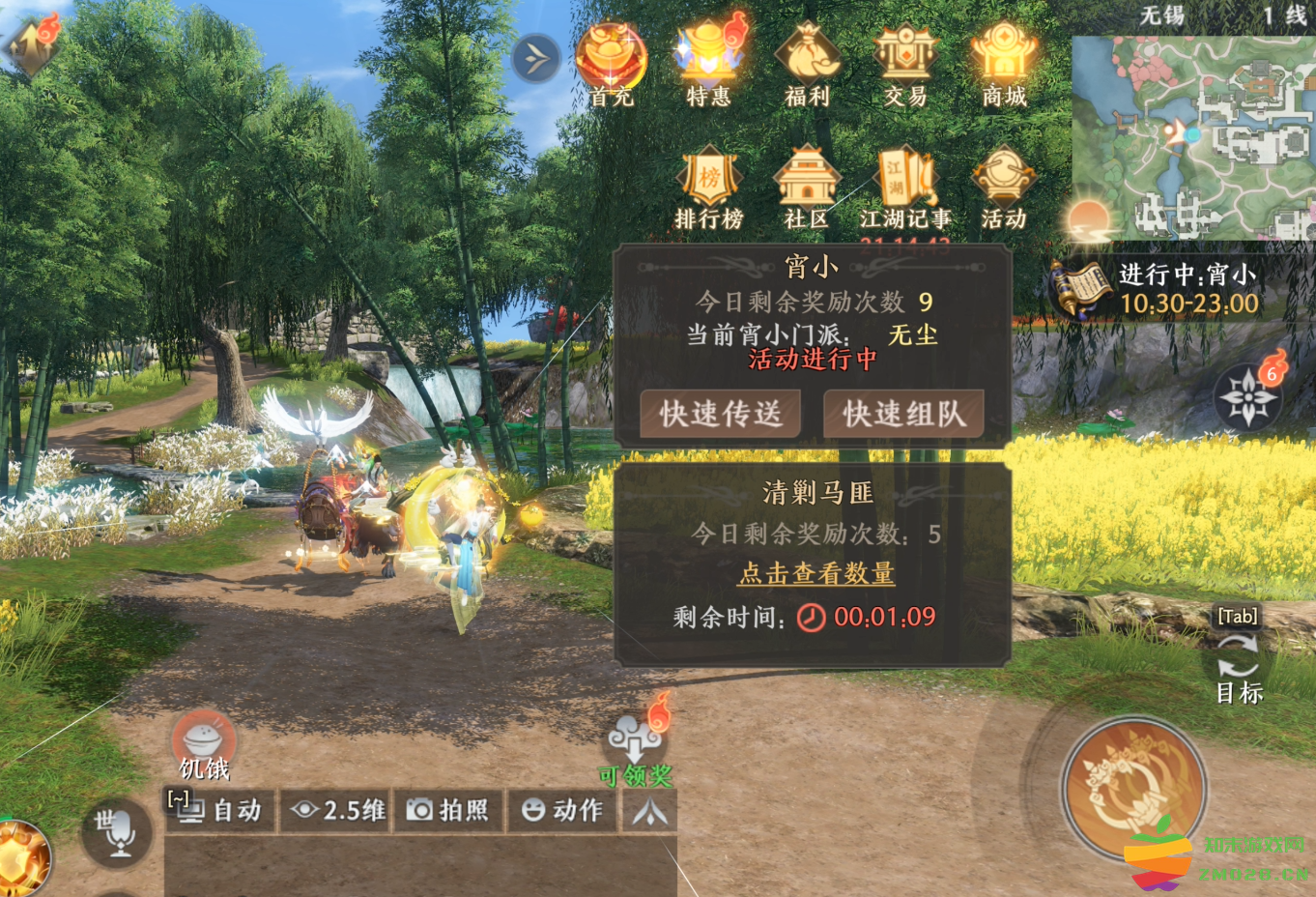The width and height of the screenshot is (1316, 897).
Task: Open the 动作 emotes menu
Action: (x=562, y=810)
